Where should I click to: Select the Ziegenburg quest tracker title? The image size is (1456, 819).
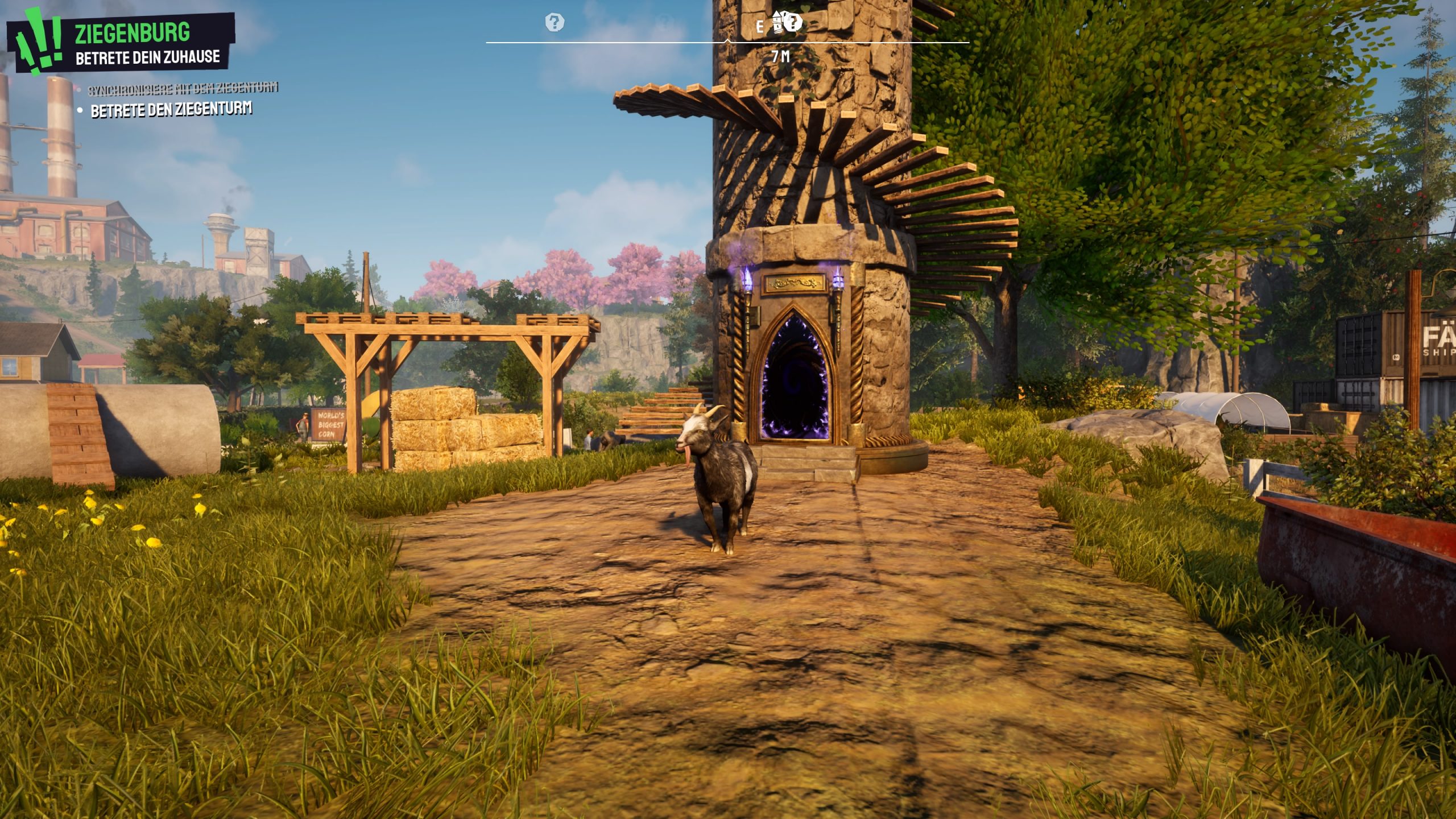133,32
